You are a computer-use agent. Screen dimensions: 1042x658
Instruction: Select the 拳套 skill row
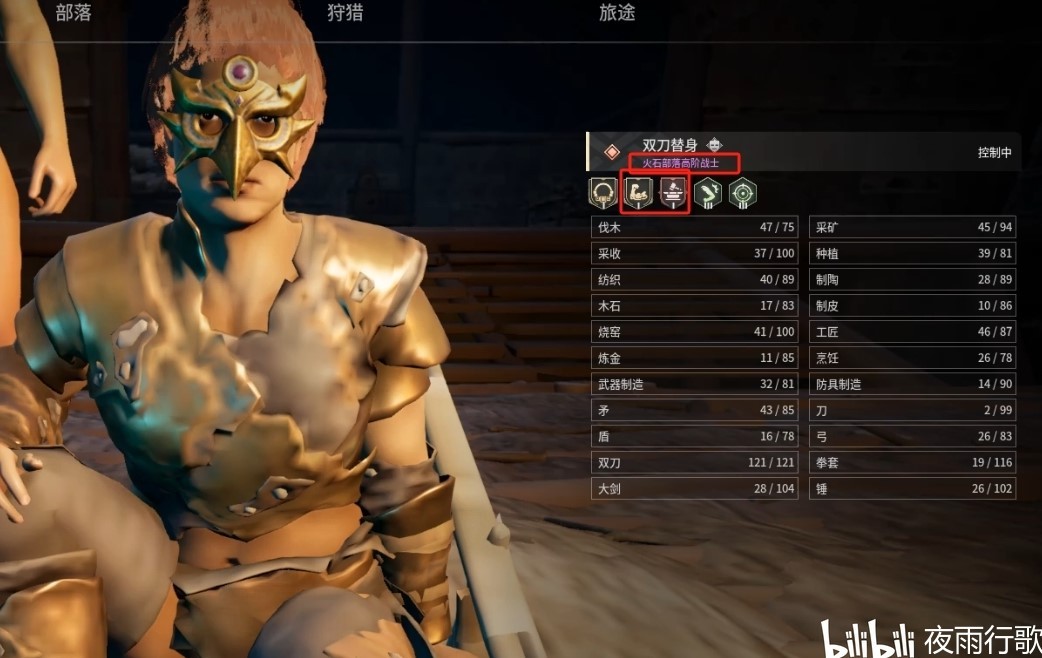912,463
